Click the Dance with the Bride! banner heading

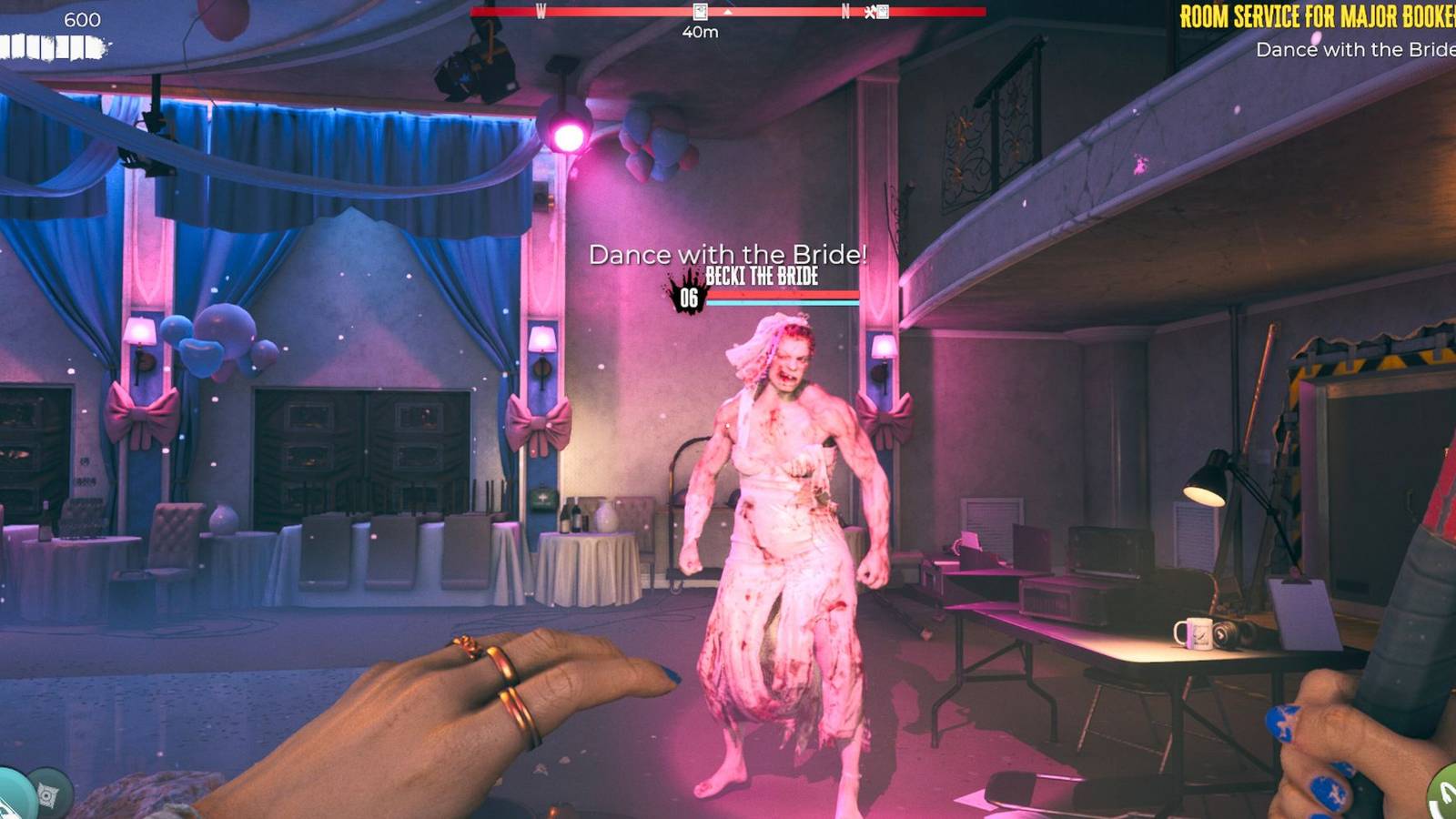(x=729, y=253)
